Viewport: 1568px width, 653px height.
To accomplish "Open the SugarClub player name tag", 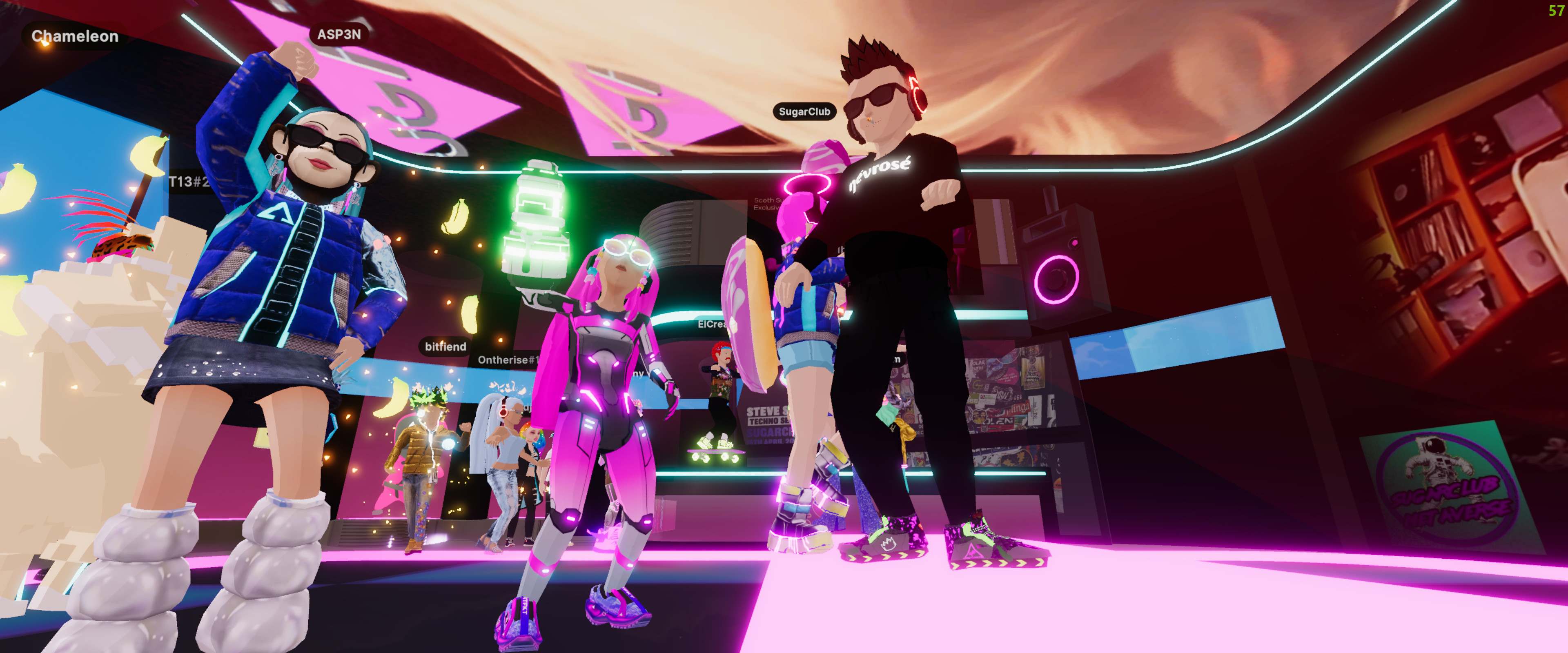I will (x=804, y=111).
